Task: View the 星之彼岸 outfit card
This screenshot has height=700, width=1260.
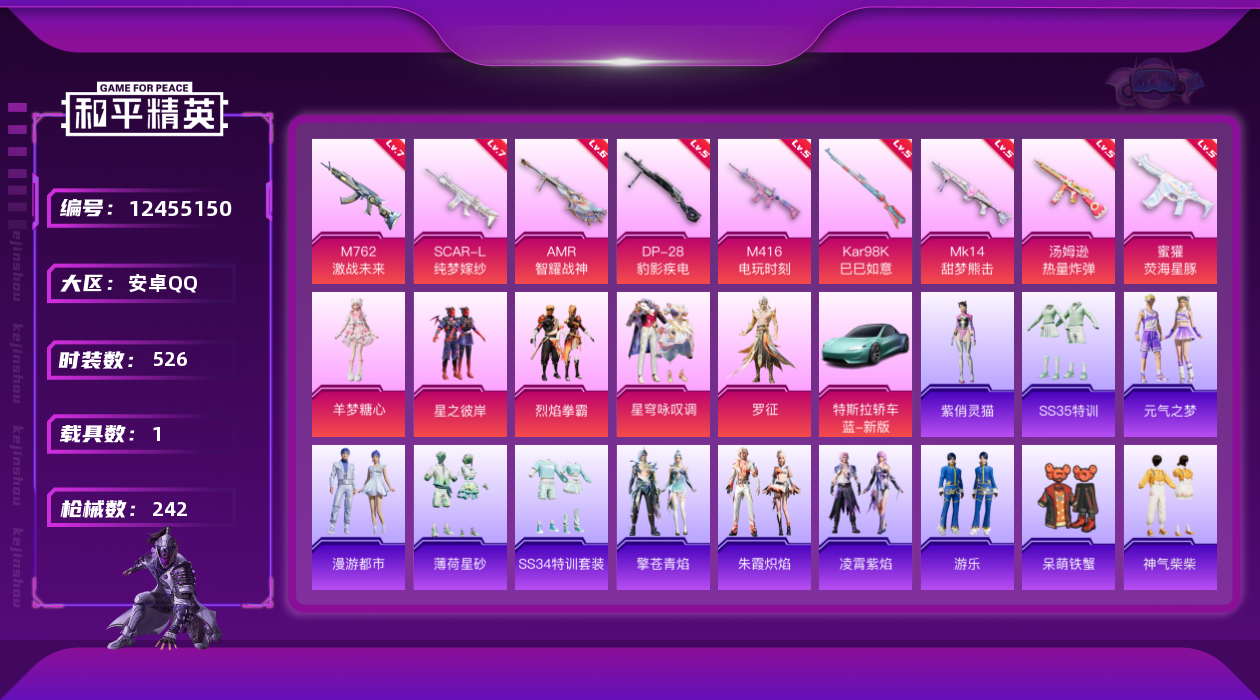Action: (x=460, y=364)
